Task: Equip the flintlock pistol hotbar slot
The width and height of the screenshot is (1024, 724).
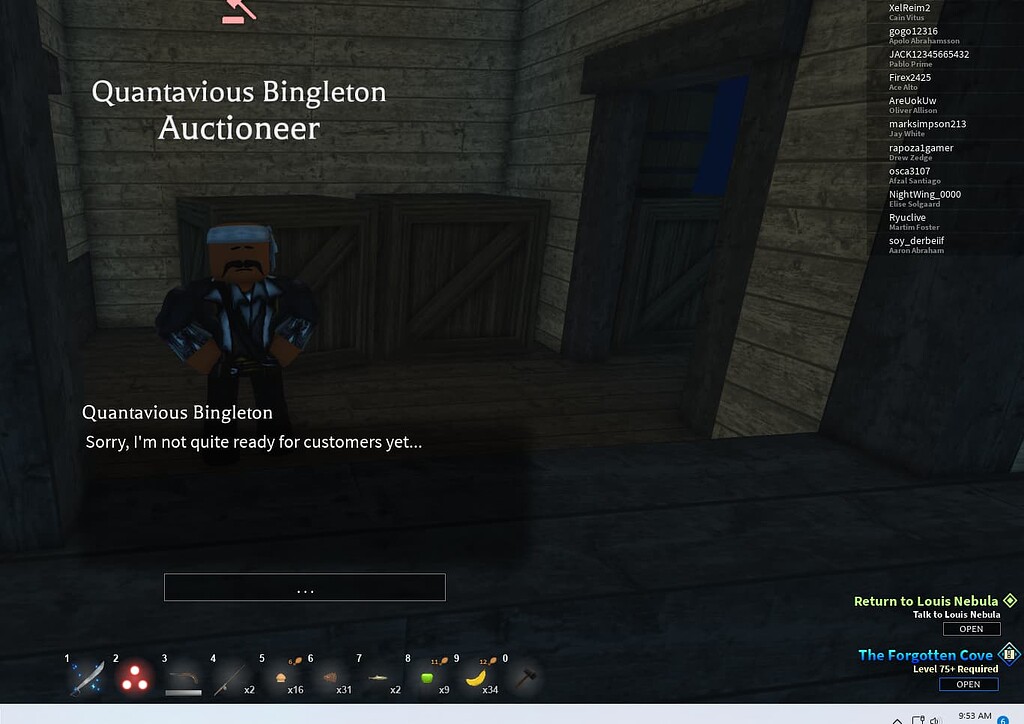Action: (182, 680)
